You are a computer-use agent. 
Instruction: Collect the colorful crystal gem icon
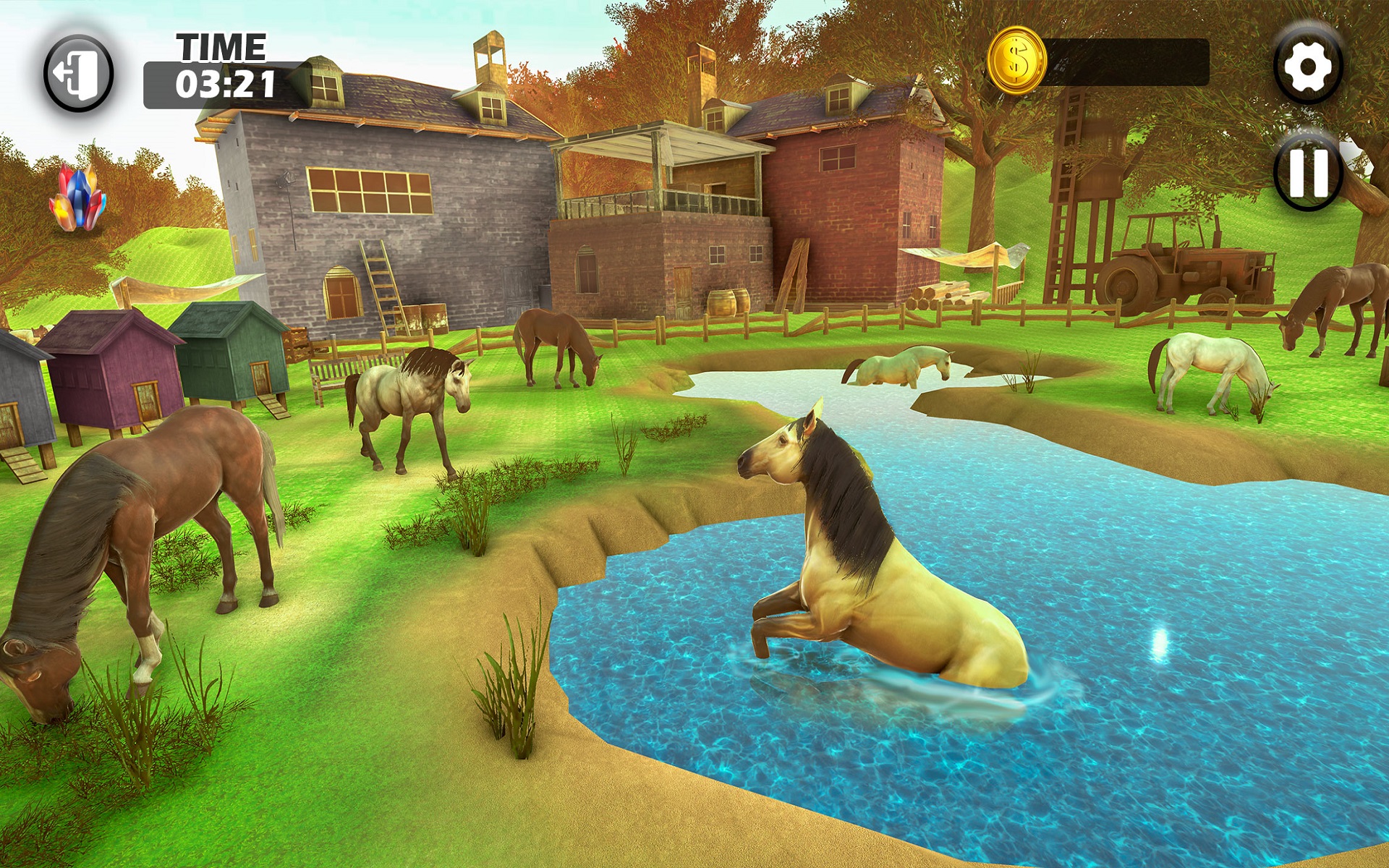77,197
